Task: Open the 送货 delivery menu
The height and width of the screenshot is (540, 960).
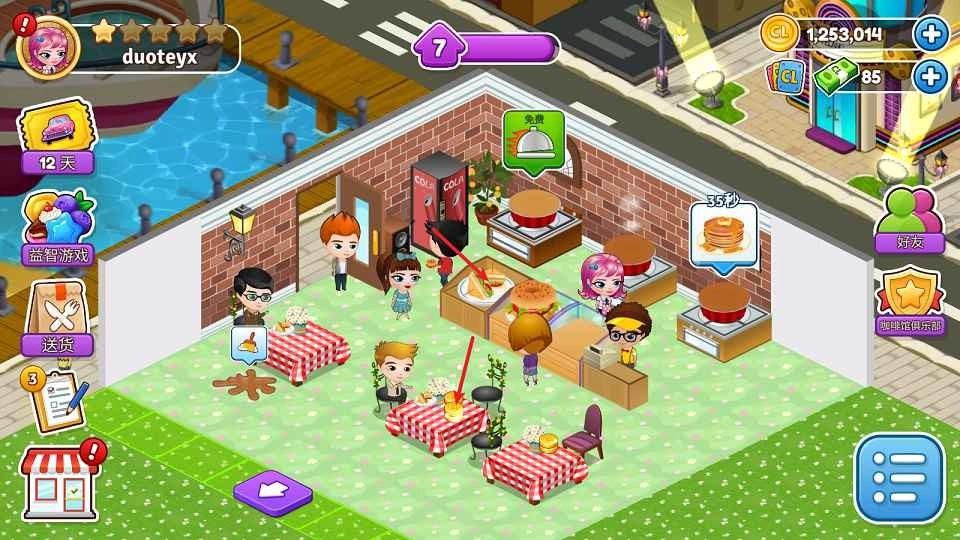Action: coord(58,318)
